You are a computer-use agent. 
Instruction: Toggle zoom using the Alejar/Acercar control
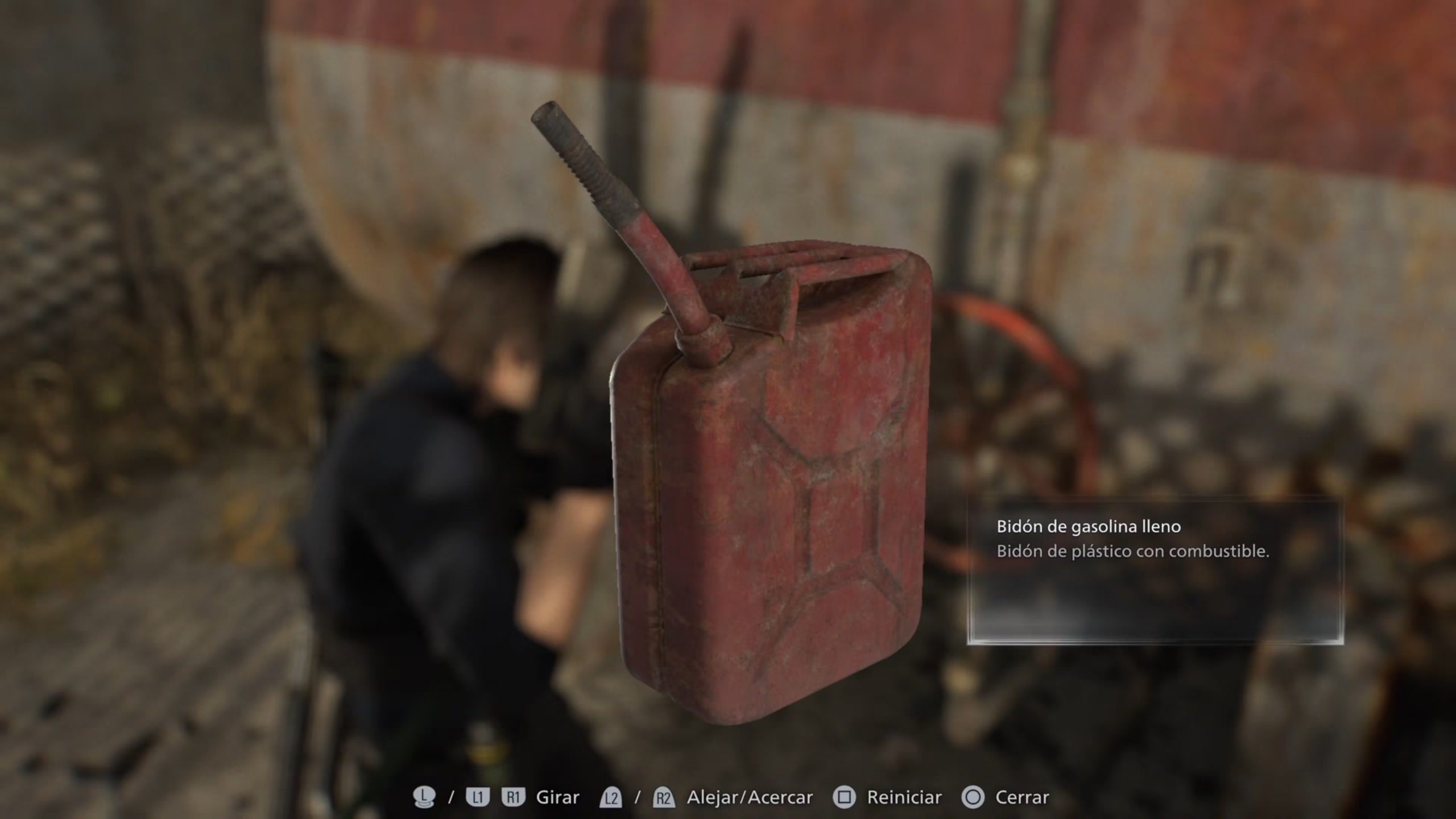[x=750, y=796]
